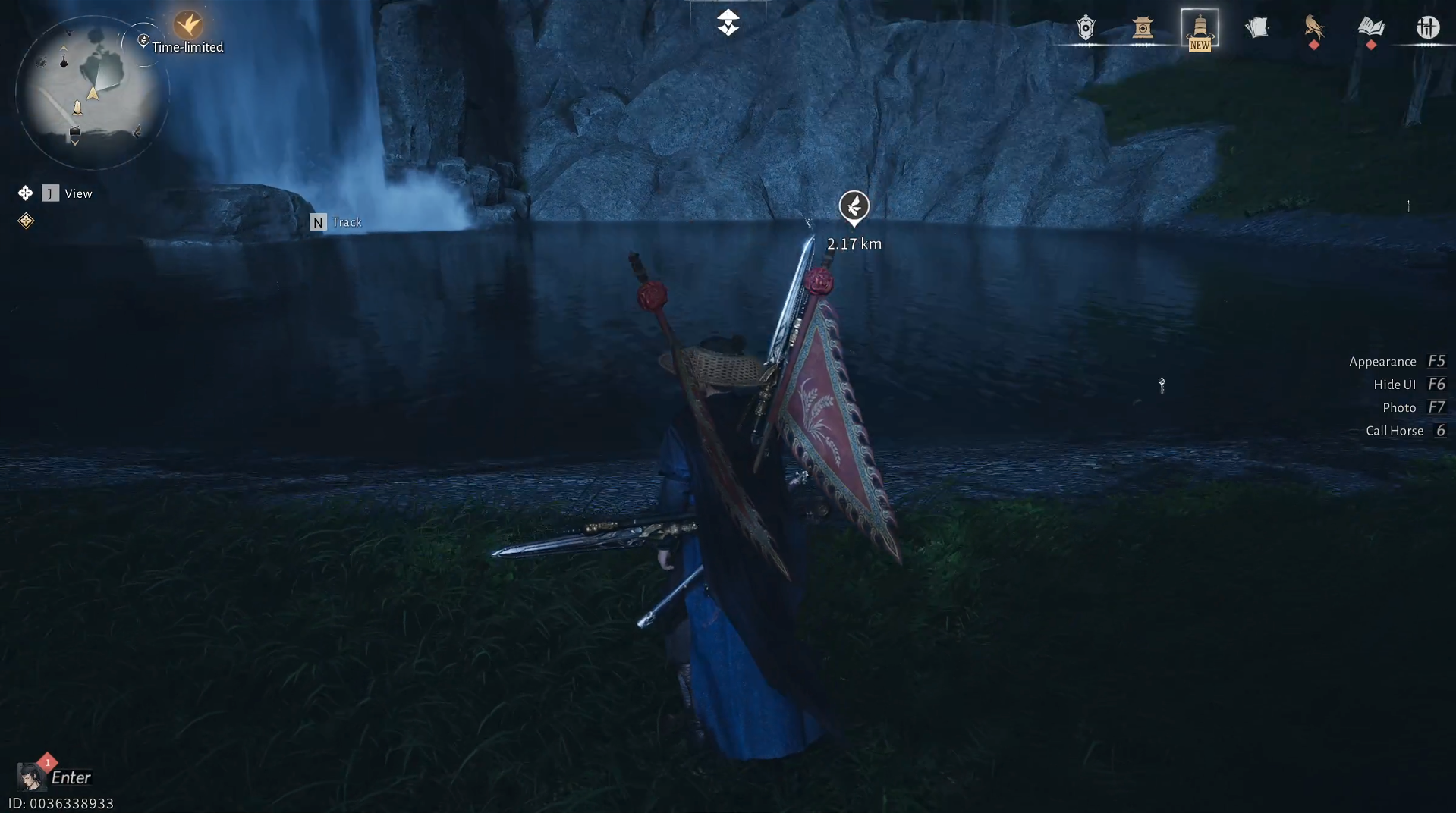Open the cards/letters panel icon
The height and width of the screenshot is (813, 1456).
coord(1256,29)
